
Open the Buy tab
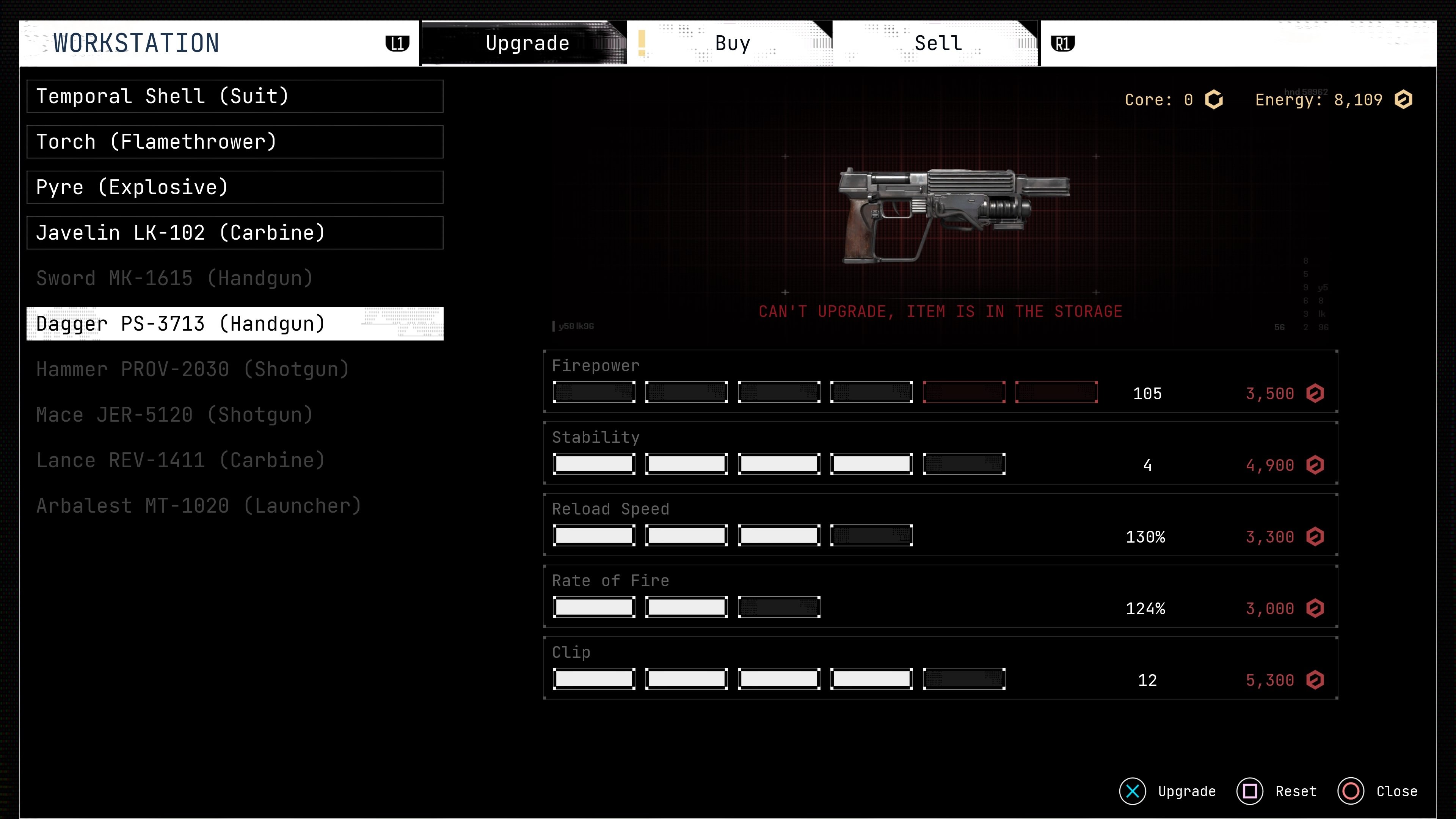[732, 44]
